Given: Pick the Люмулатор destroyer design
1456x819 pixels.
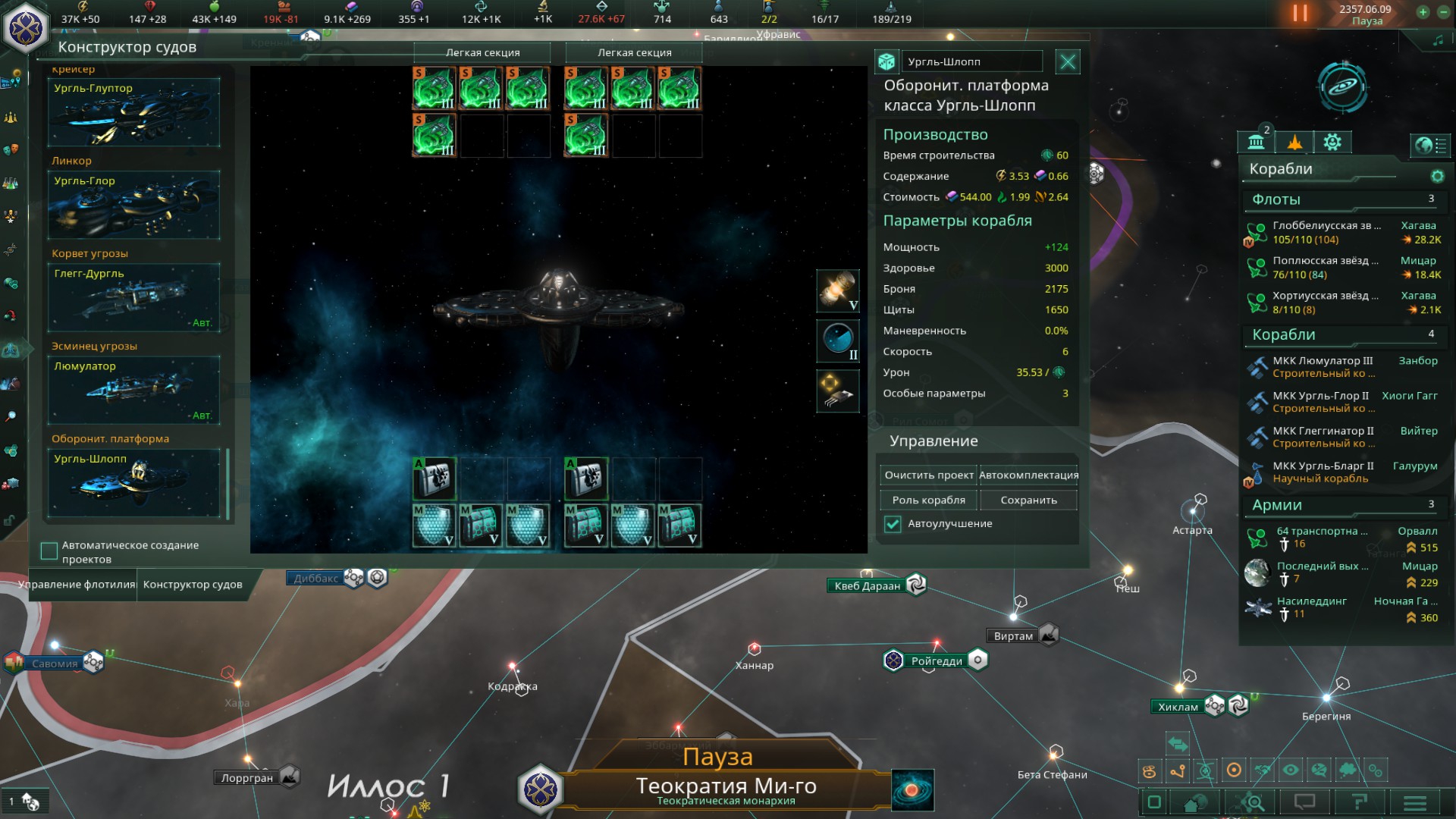Looking at the screenshot, I should [x=133, y=391].
